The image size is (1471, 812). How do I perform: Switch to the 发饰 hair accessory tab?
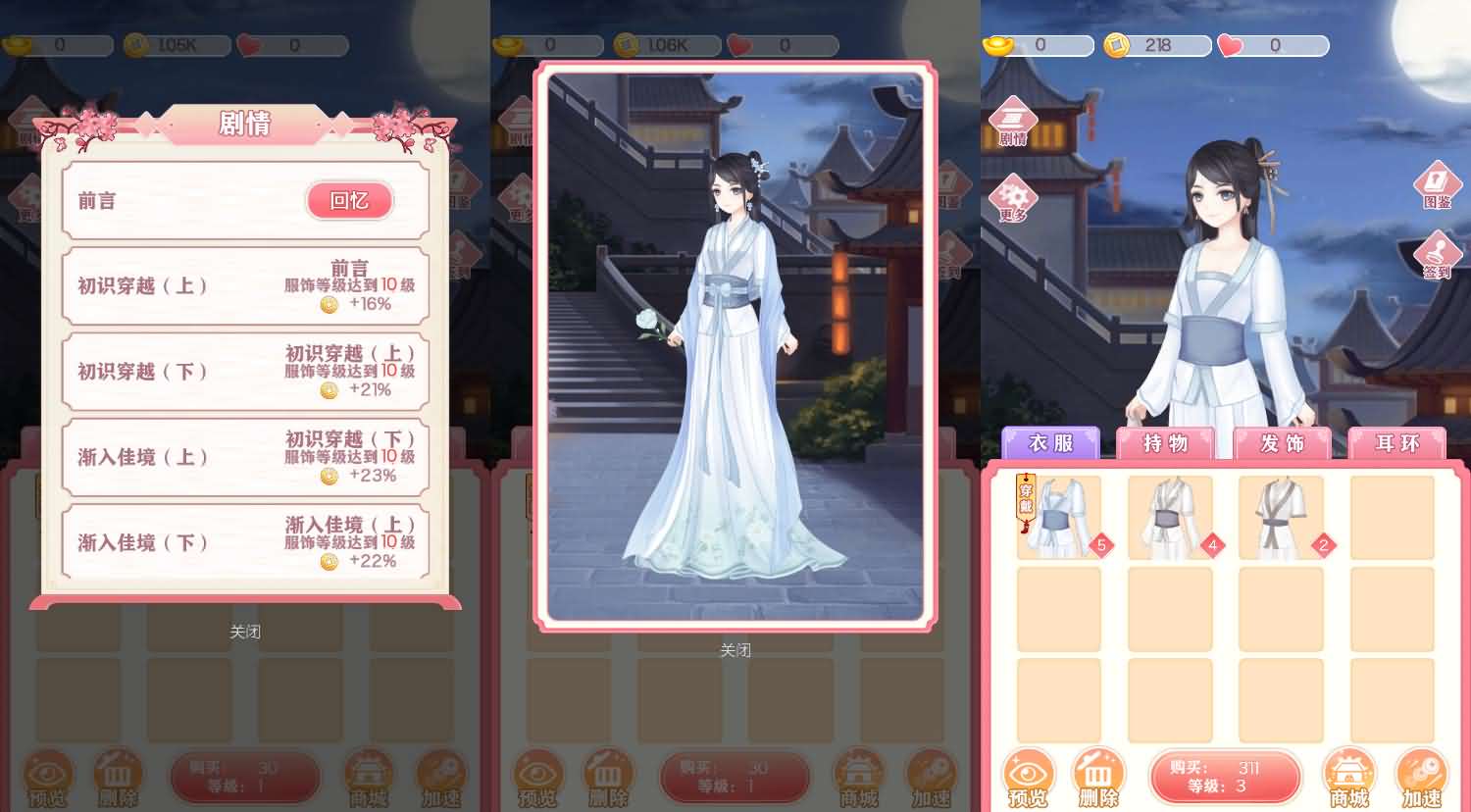coord(1282,443)
